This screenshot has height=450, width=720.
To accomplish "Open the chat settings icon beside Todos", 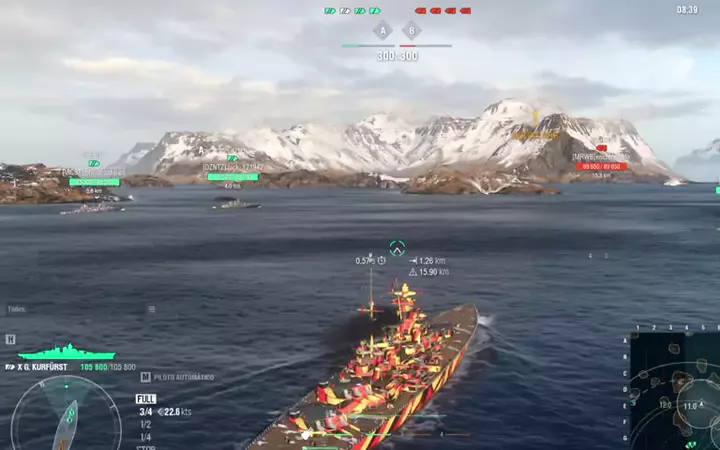I will (x=152, y=310).
